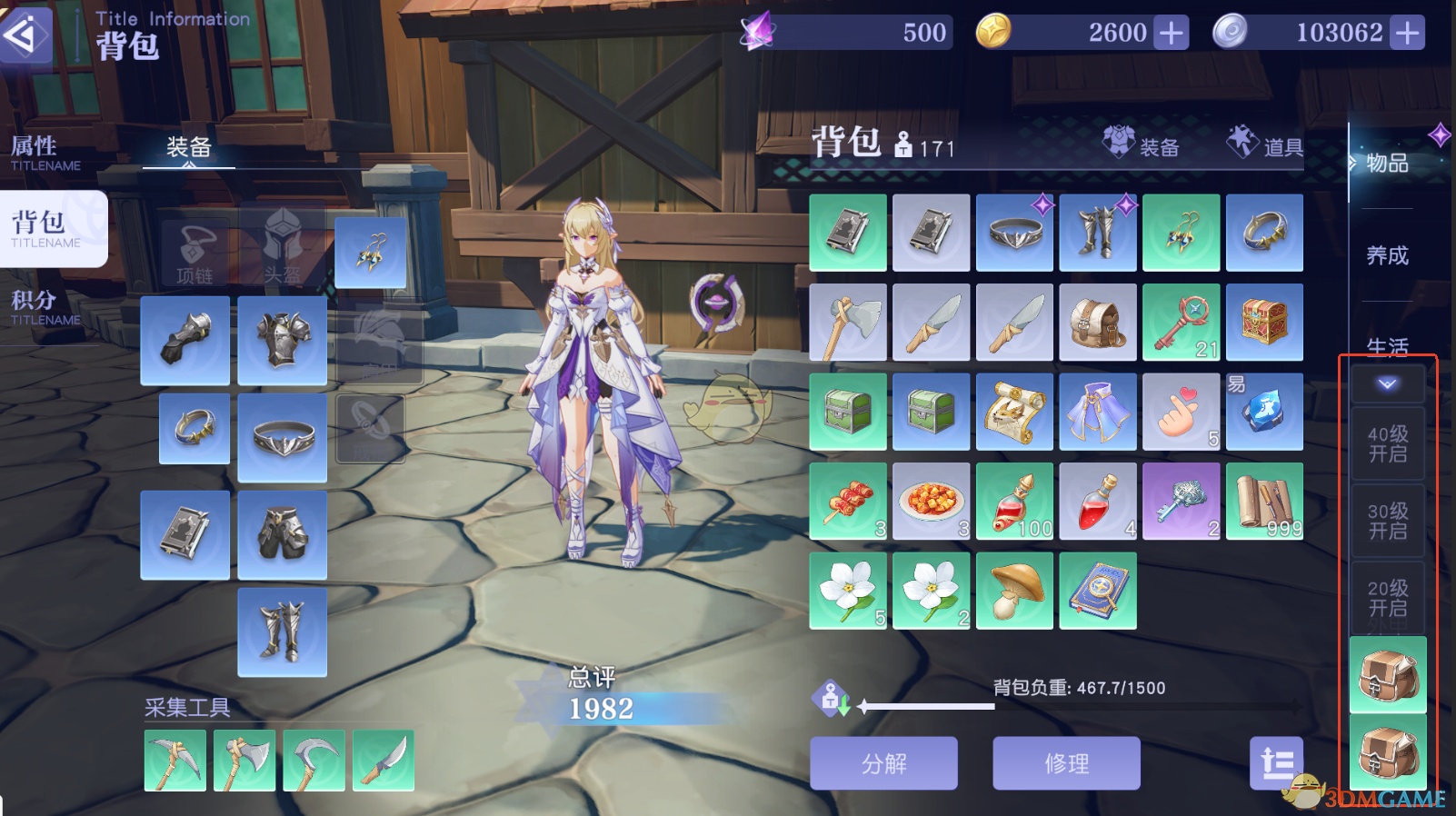Select the equipped earrings slot
This screenshot has width=1456, height=816.
click(371, 253)
